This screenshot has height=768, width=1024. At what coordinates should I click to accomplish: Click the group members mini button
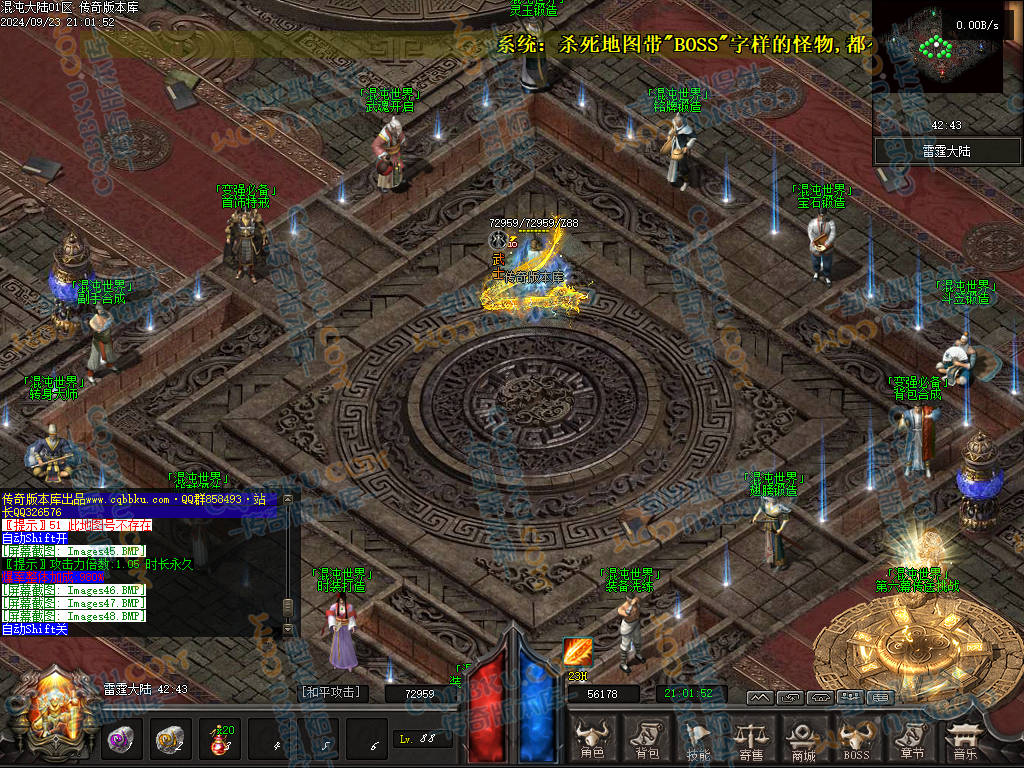coord(851,697)
